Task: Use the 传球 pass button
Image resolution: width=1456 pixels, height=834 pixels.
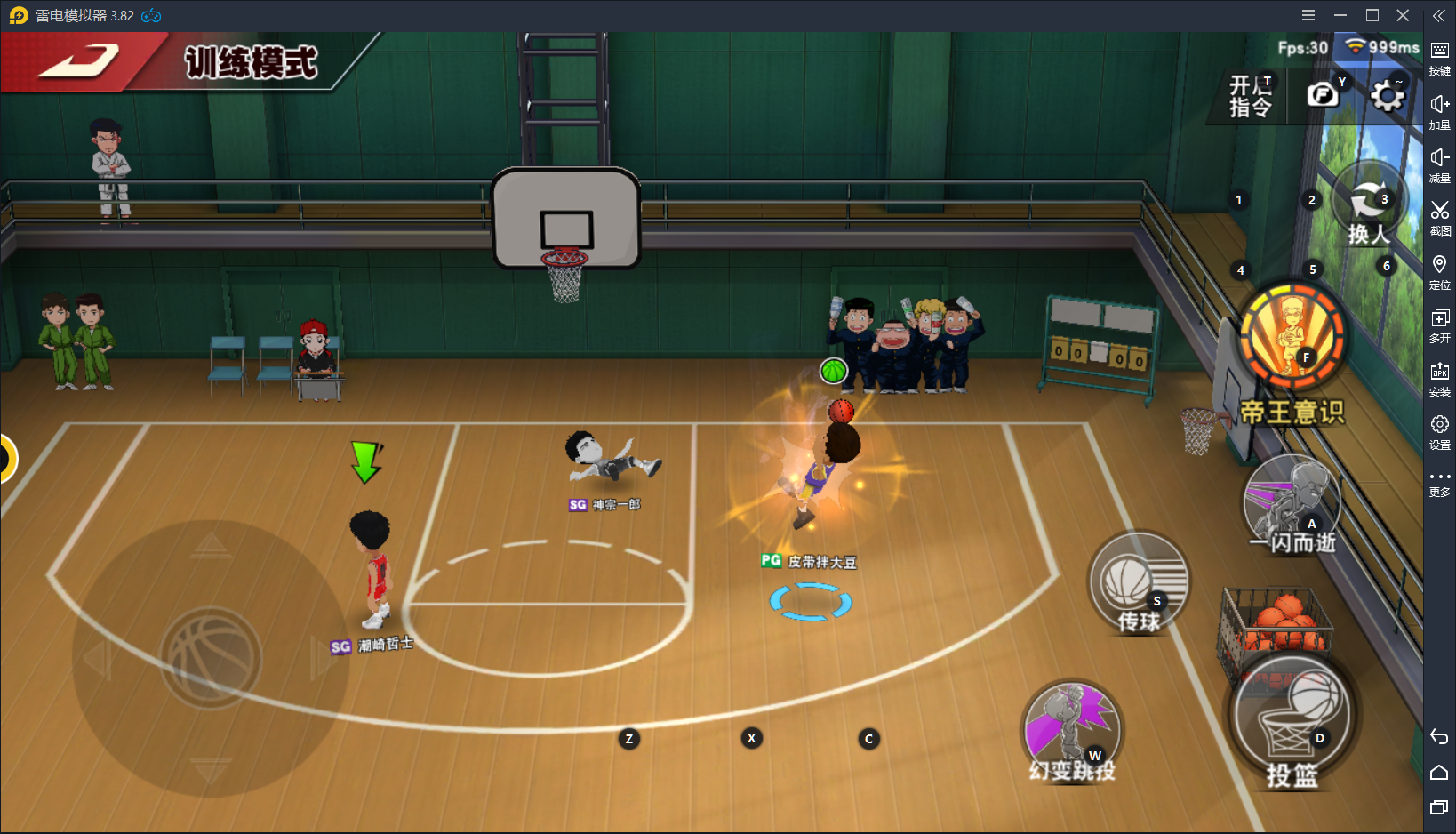Action: click(x=1139, y=583)
